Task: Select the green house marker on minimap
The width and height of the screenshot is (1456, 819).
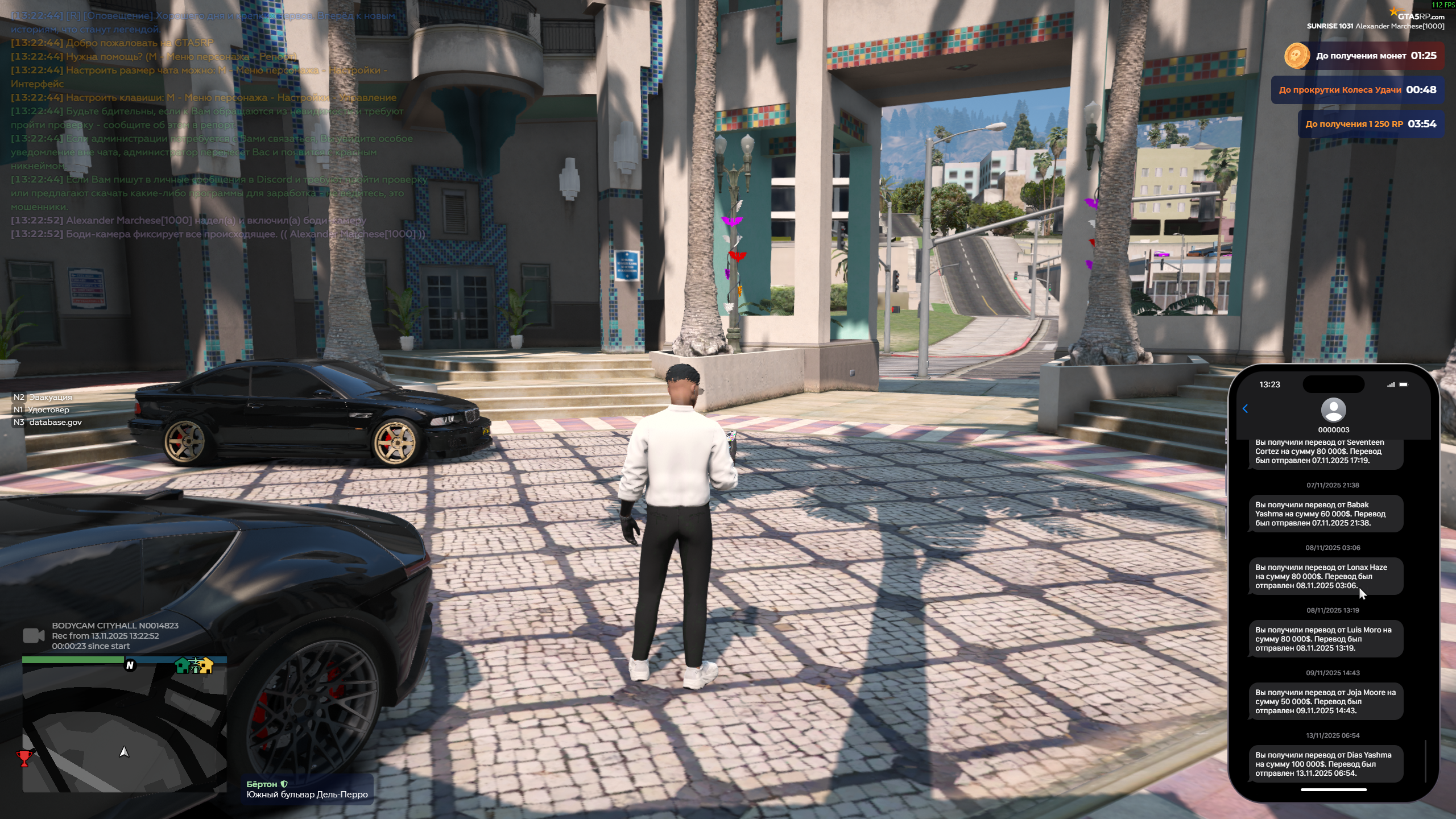Action: tap(182, 665)
